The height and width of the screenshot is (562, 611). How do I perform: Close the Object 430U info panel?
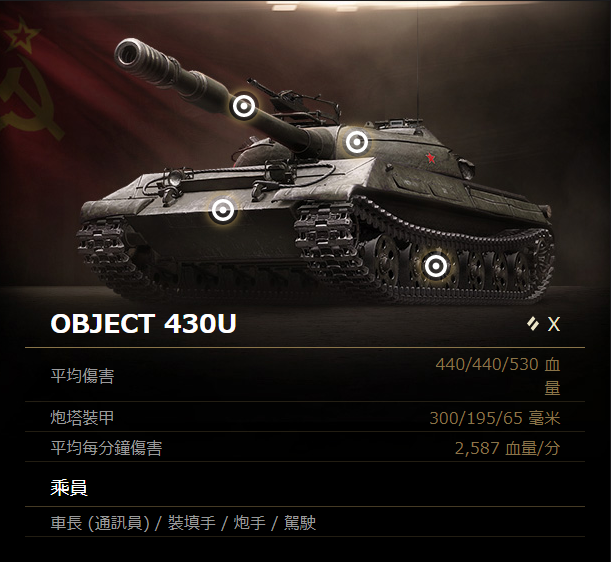(x=553, y=324)
